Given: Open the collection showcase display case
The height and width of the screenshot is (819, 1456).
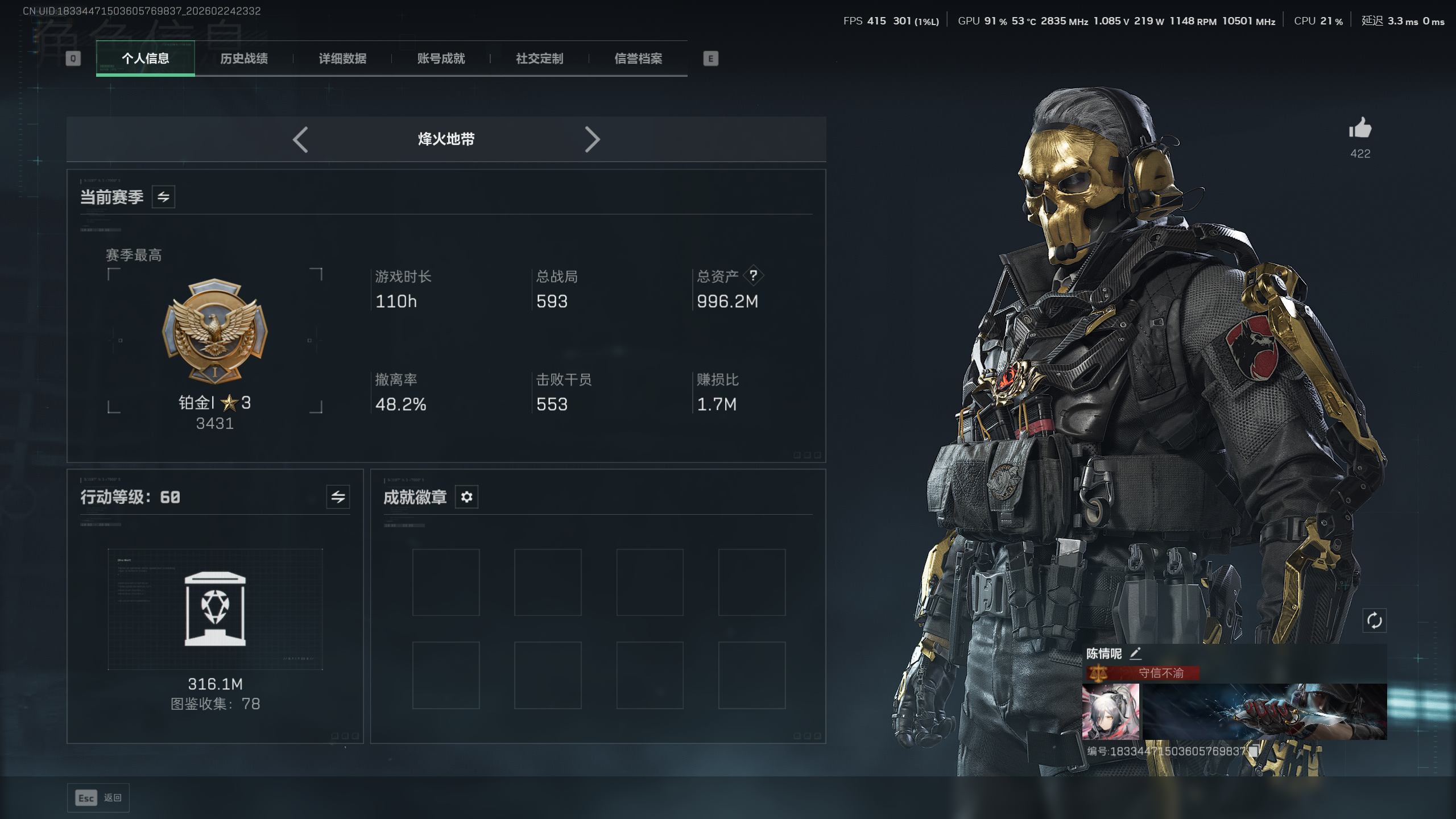Looking at the screenshot, I should click(x=215, y=609).
